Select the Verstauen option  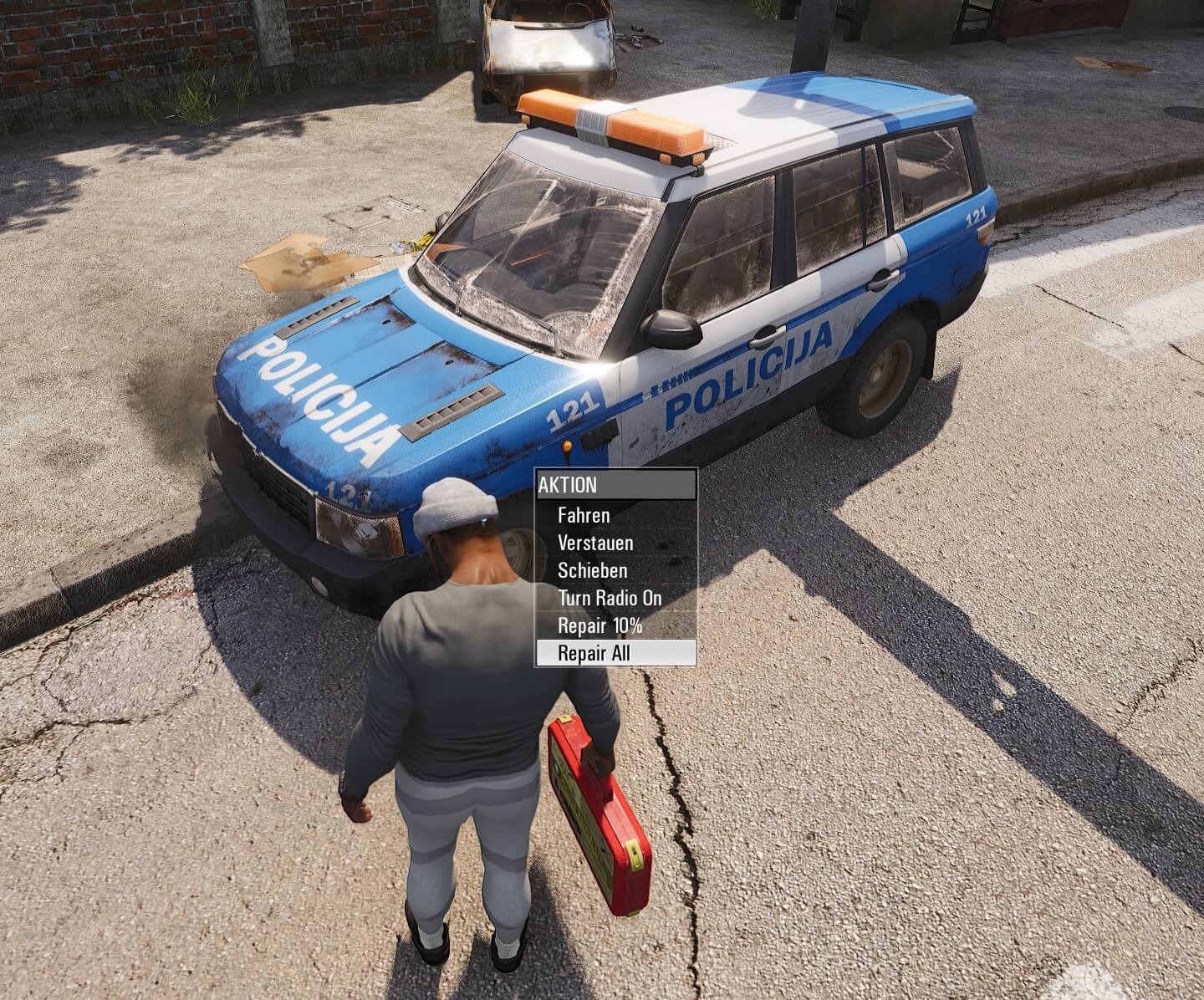(x=595, y=543)
